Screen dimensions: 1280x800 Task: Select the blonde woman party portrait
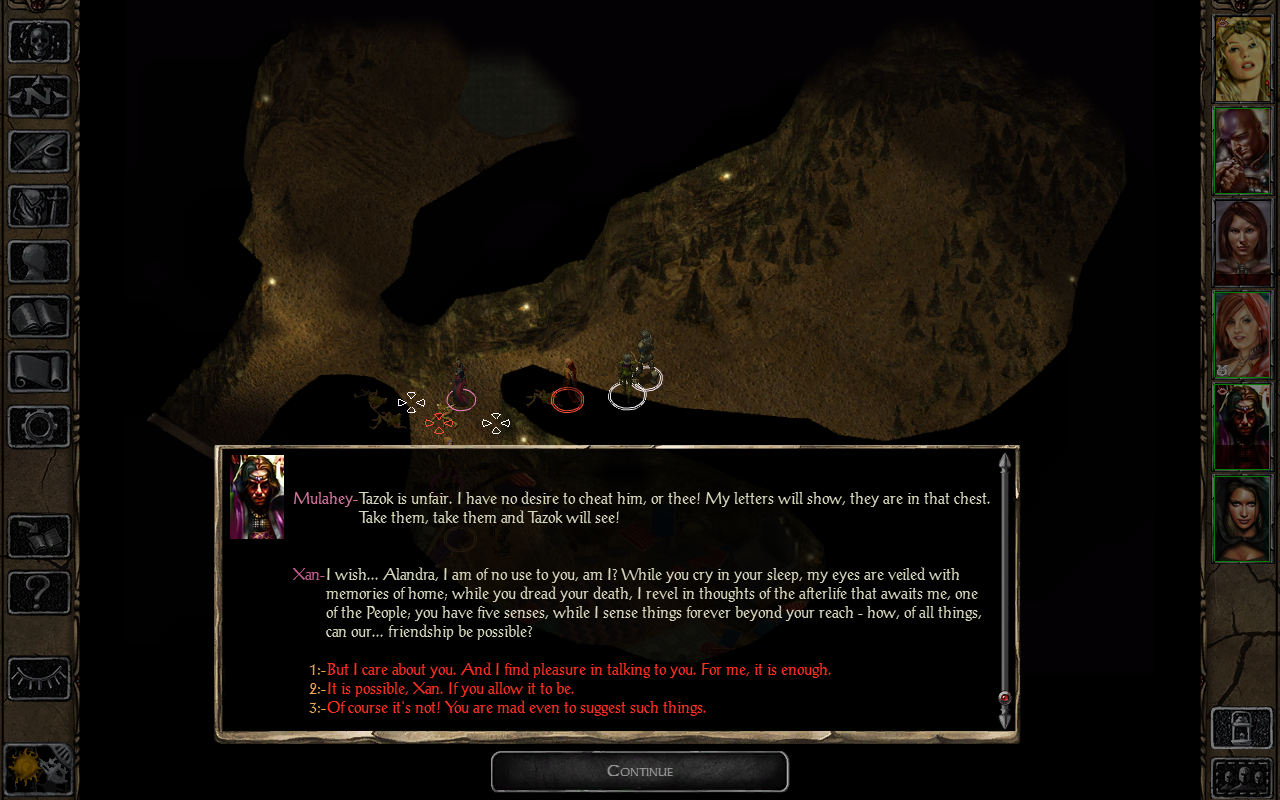click(x=1242, y=58)
